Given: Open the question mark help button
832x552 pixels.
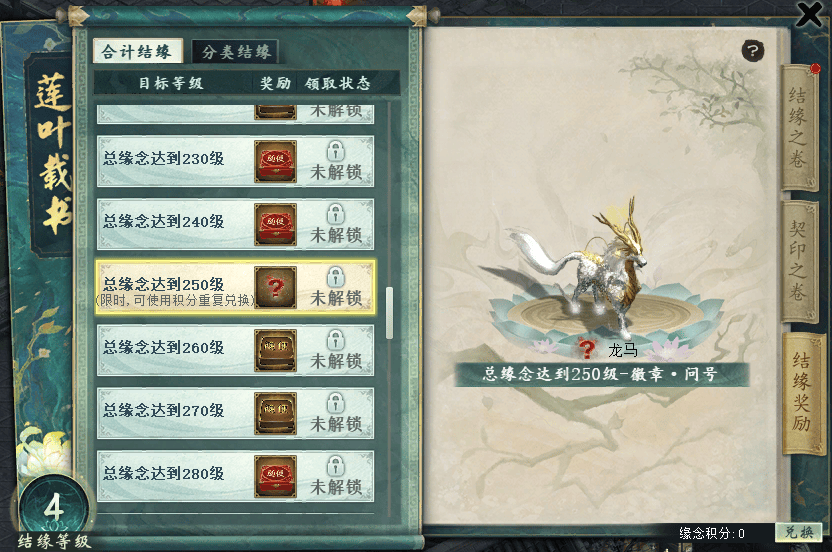Looking at the screenshot, I should (753, 50).
